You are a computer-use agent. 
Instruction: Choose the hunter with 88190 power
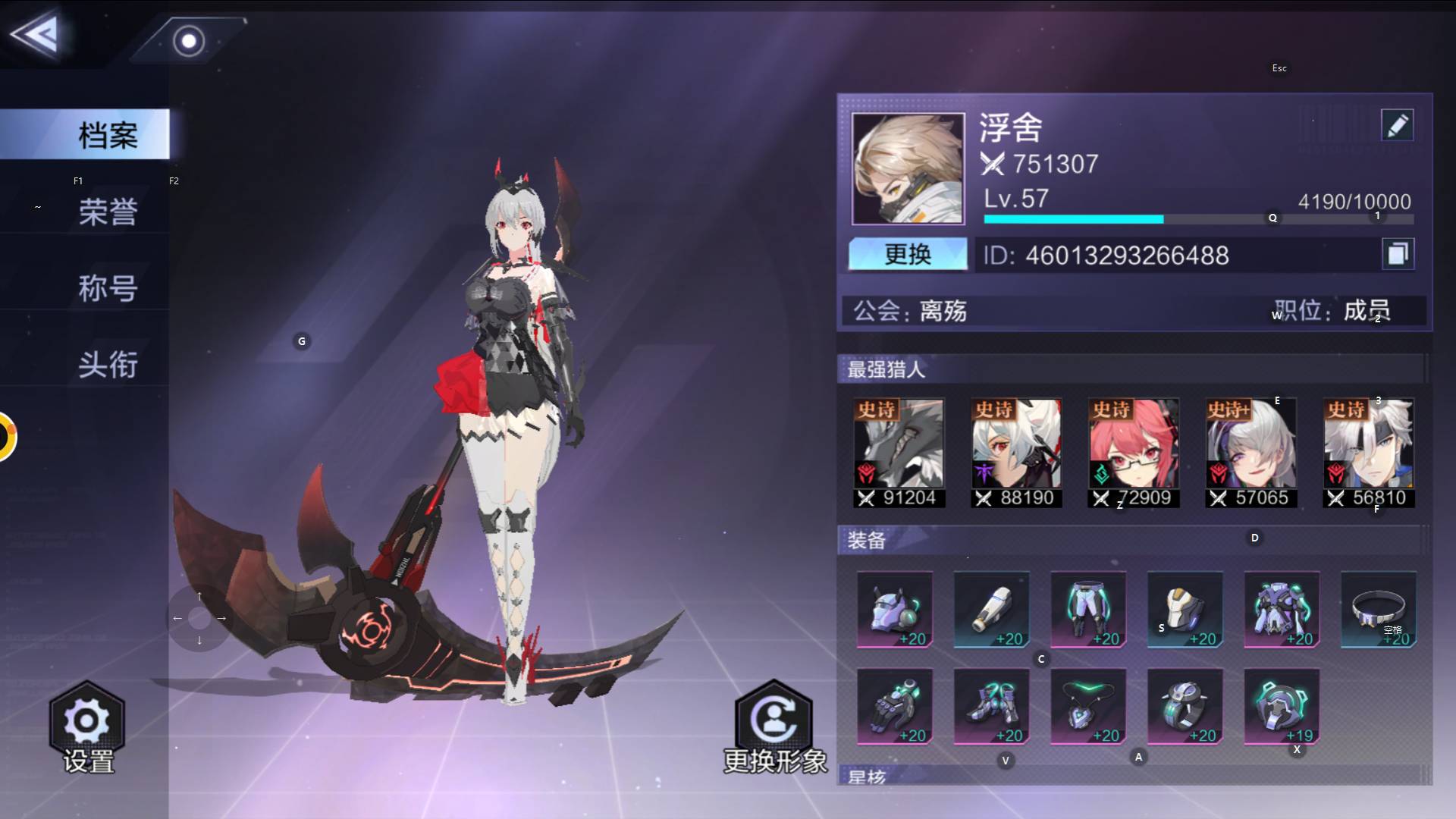pyautogui.click(x=1016, y=453)
